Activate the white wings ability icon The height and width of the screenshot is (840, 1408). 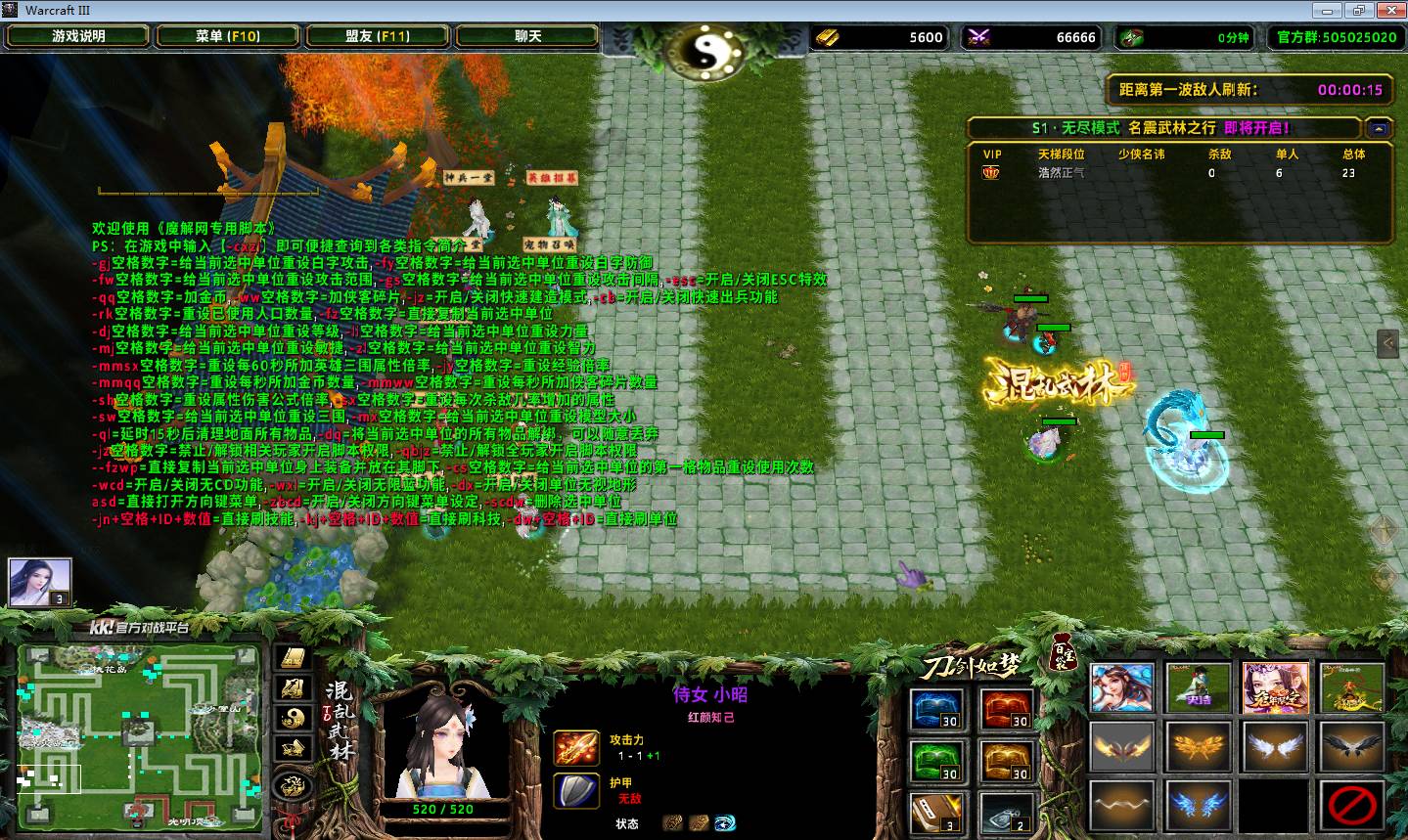point(1276,747)
